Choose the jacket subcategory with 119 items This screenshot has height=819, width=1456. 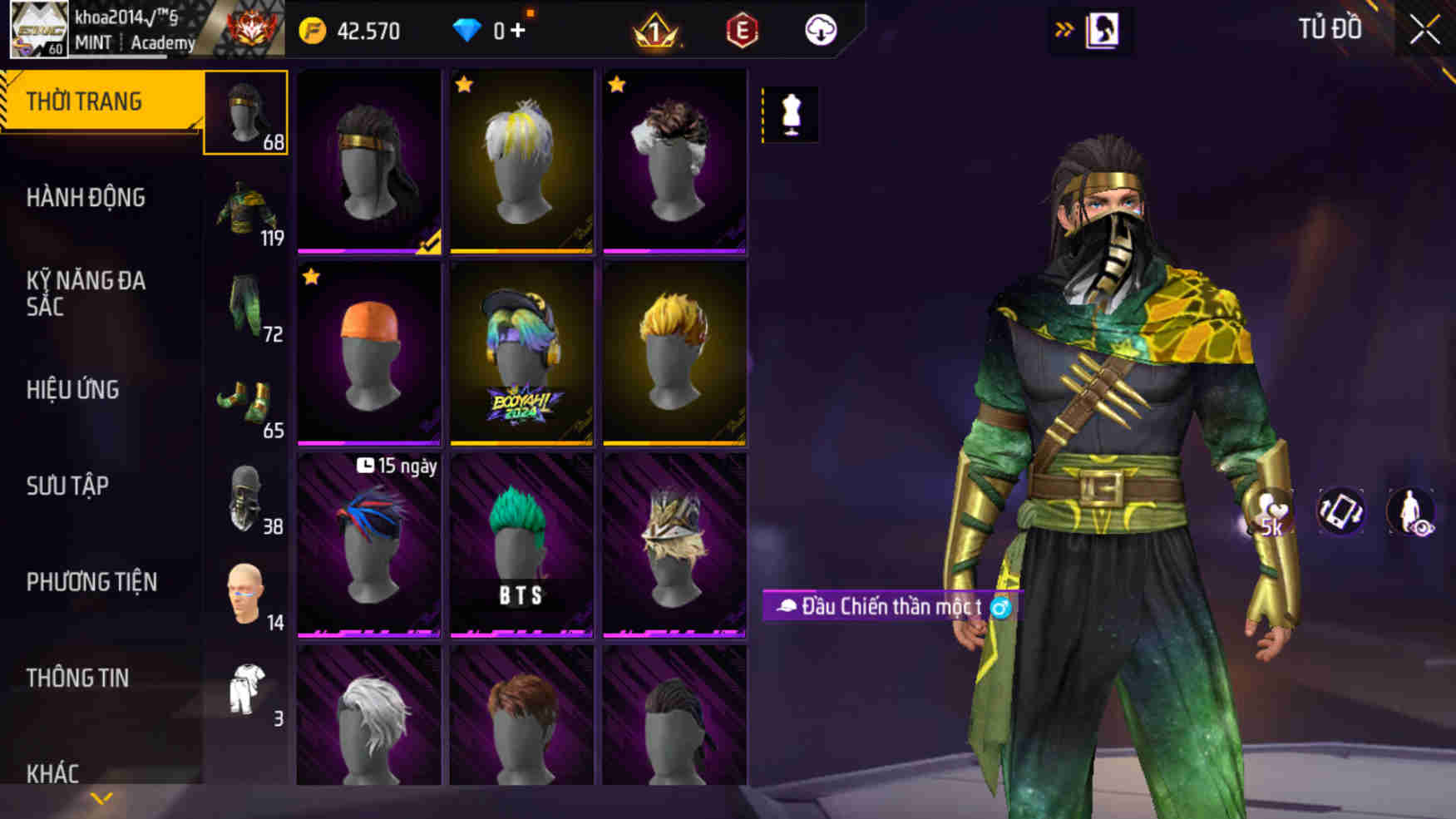pyautogui.click(x=246, y=211)
